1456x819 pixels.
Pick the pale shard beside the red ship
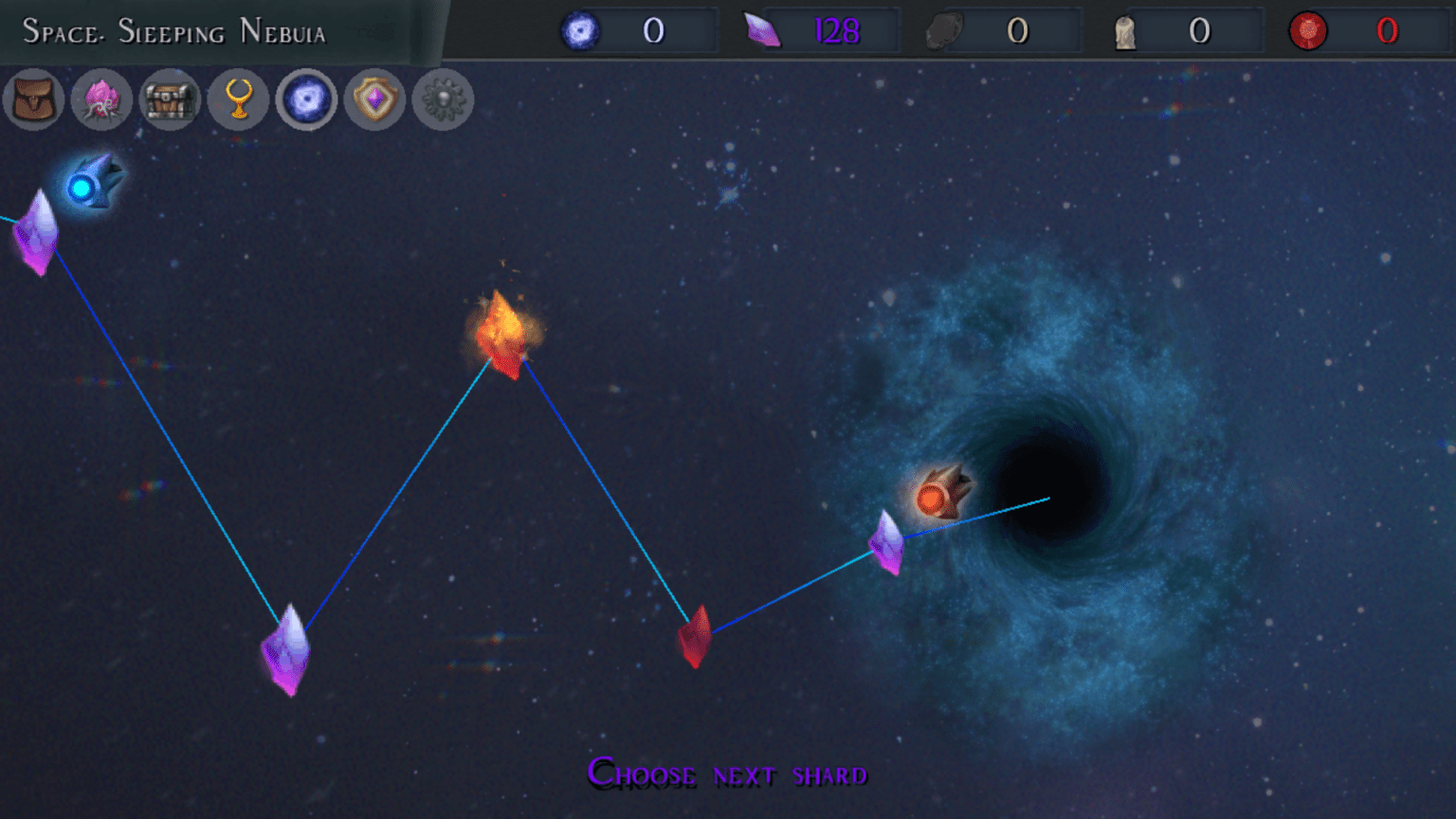[x=887, y=542]
